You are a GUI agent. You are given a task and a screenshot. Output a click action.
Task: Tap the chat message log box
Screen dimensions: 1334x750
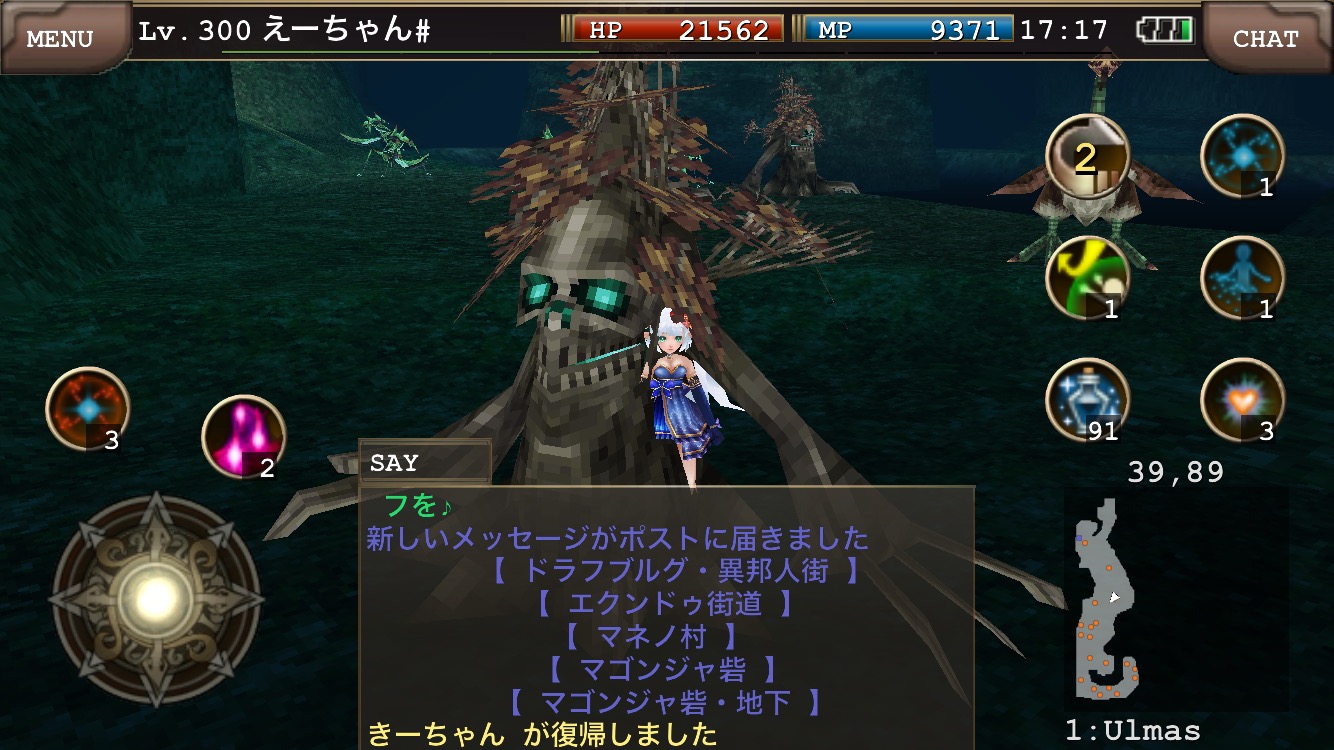pyautogui.click(x=666, y=618)
